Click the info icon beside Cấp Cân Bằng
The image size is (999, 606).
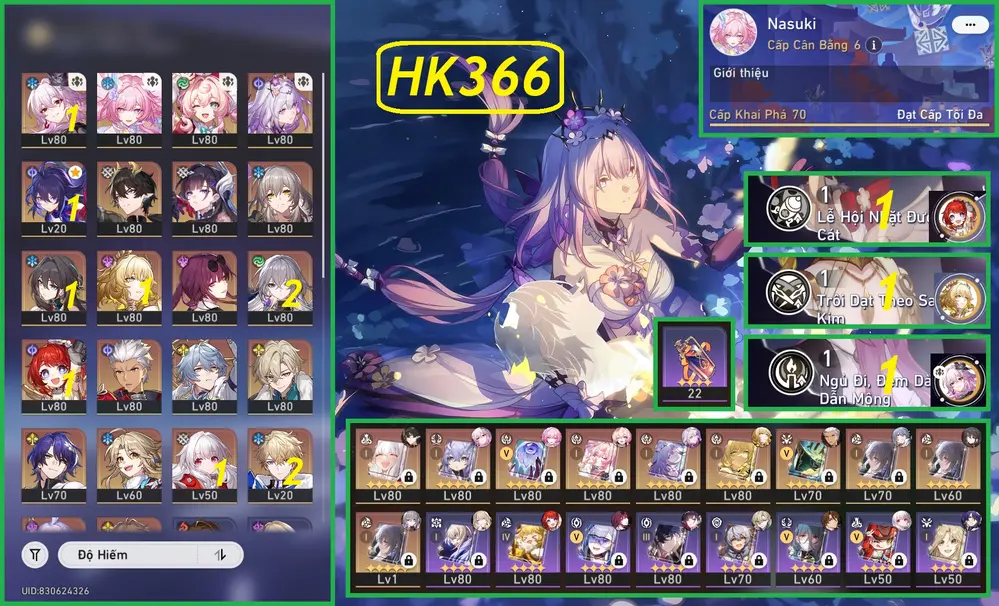click(874, 46)
